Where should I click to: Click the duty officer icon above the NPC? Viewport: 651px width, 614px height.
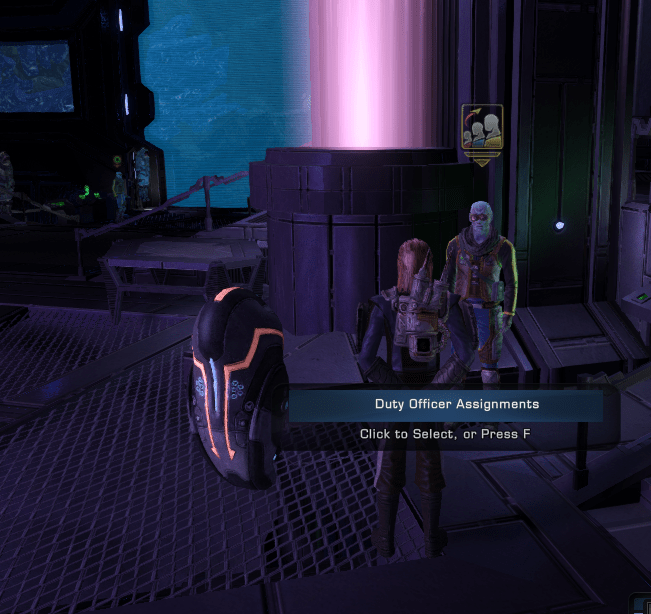[481, 128]
